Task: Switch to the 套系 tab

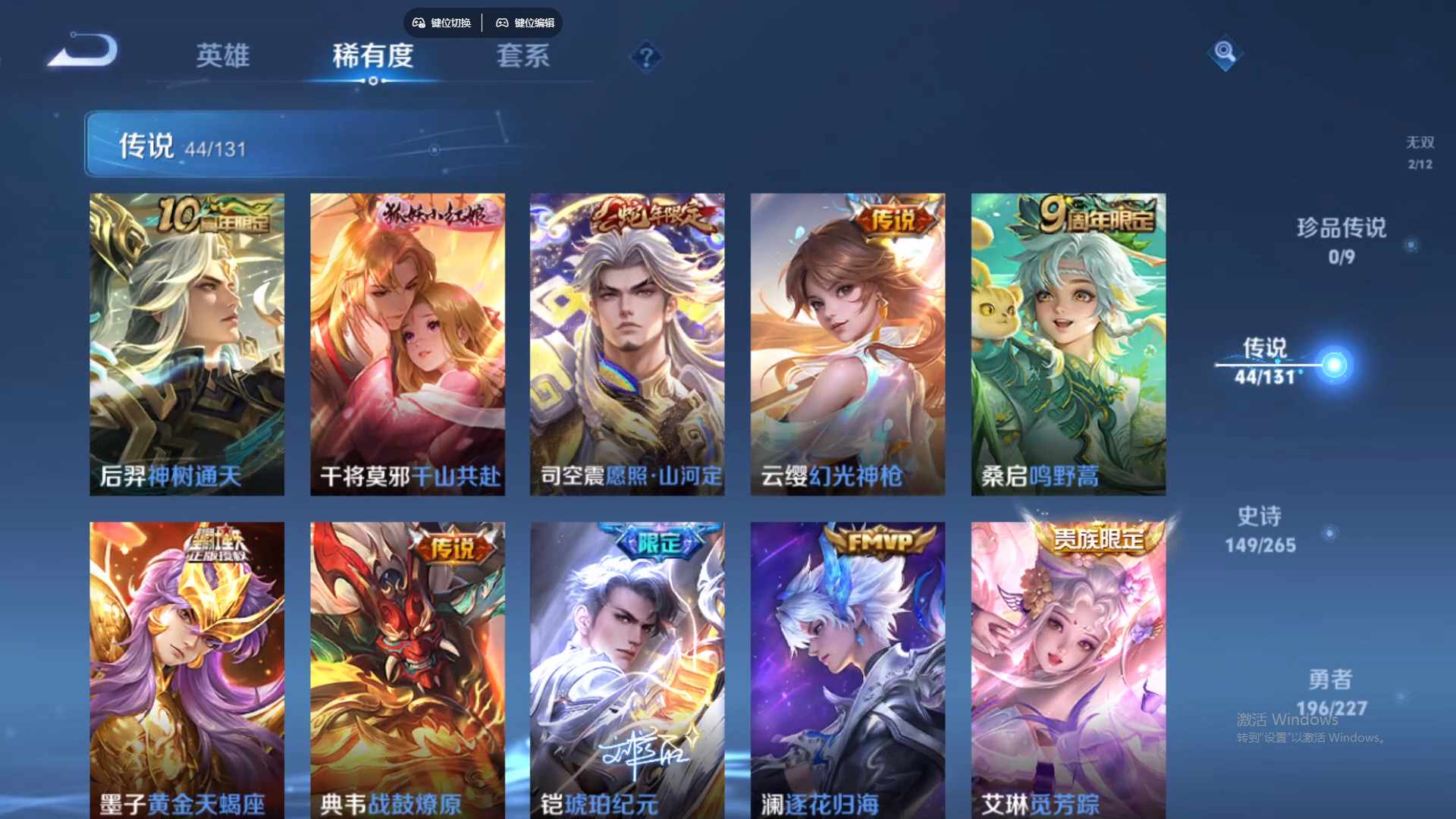Action: click(523, 57)
